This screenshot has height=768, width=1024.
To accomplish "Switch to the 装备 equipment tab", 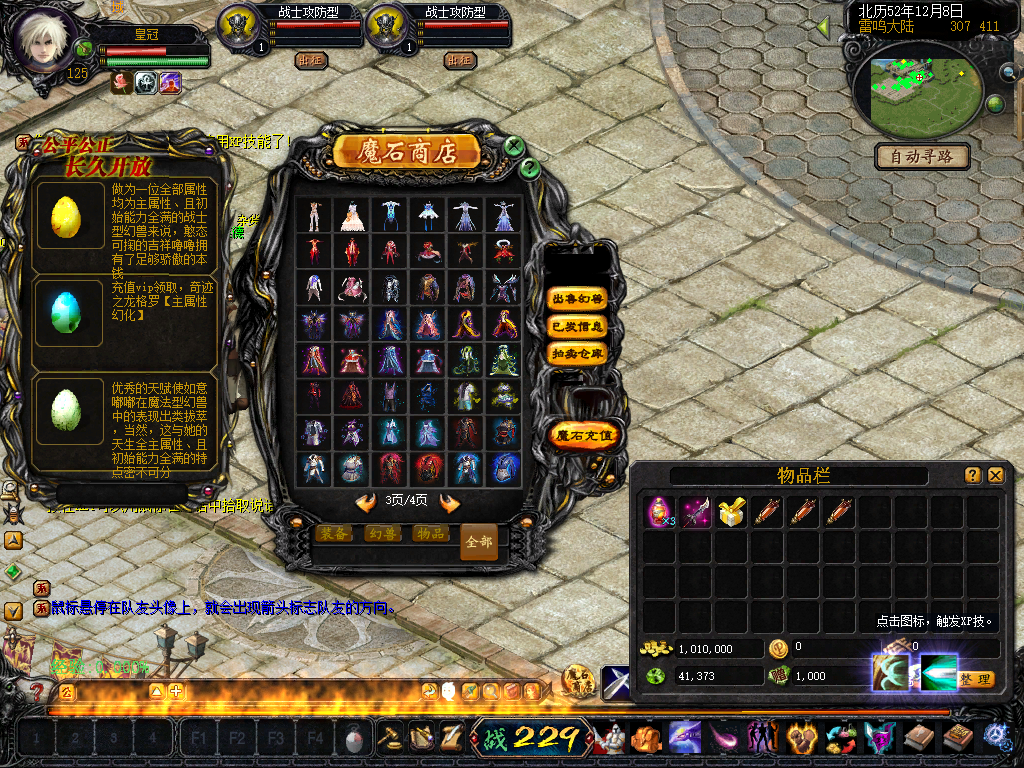I will click(x=336, y=533).
